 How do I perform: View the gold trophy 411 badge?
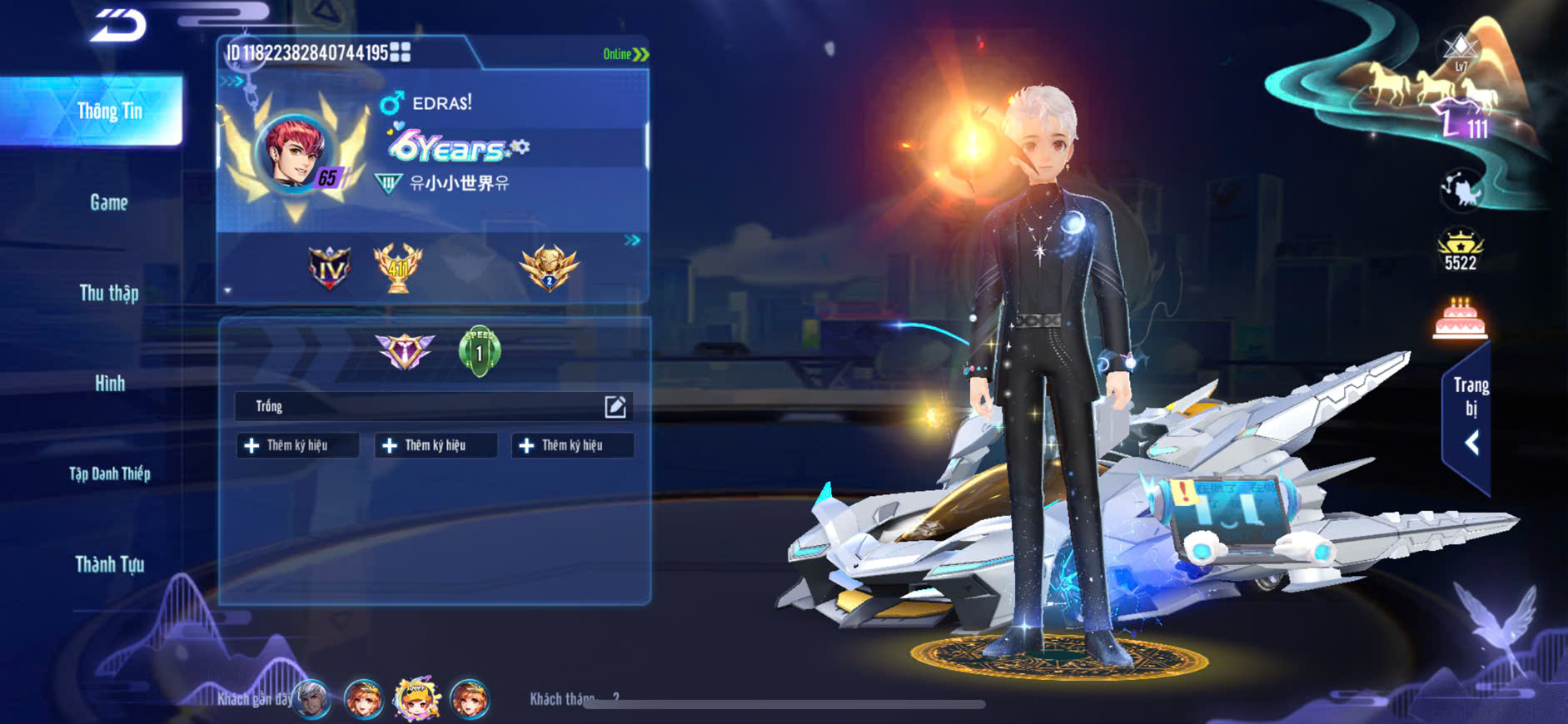tap(398, 268)
